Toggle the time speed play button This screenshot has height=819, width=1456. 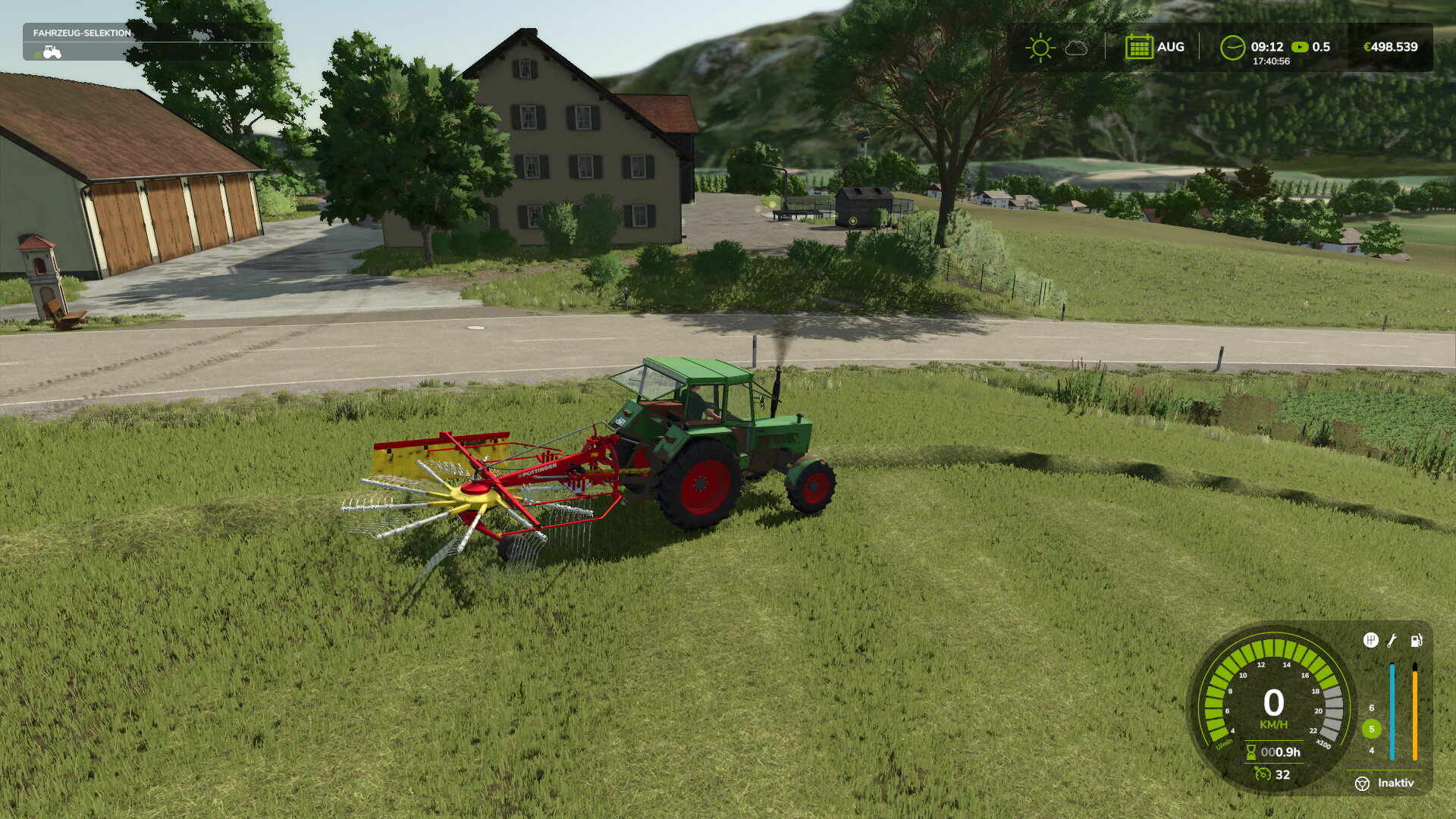[x=1300, y=46]
